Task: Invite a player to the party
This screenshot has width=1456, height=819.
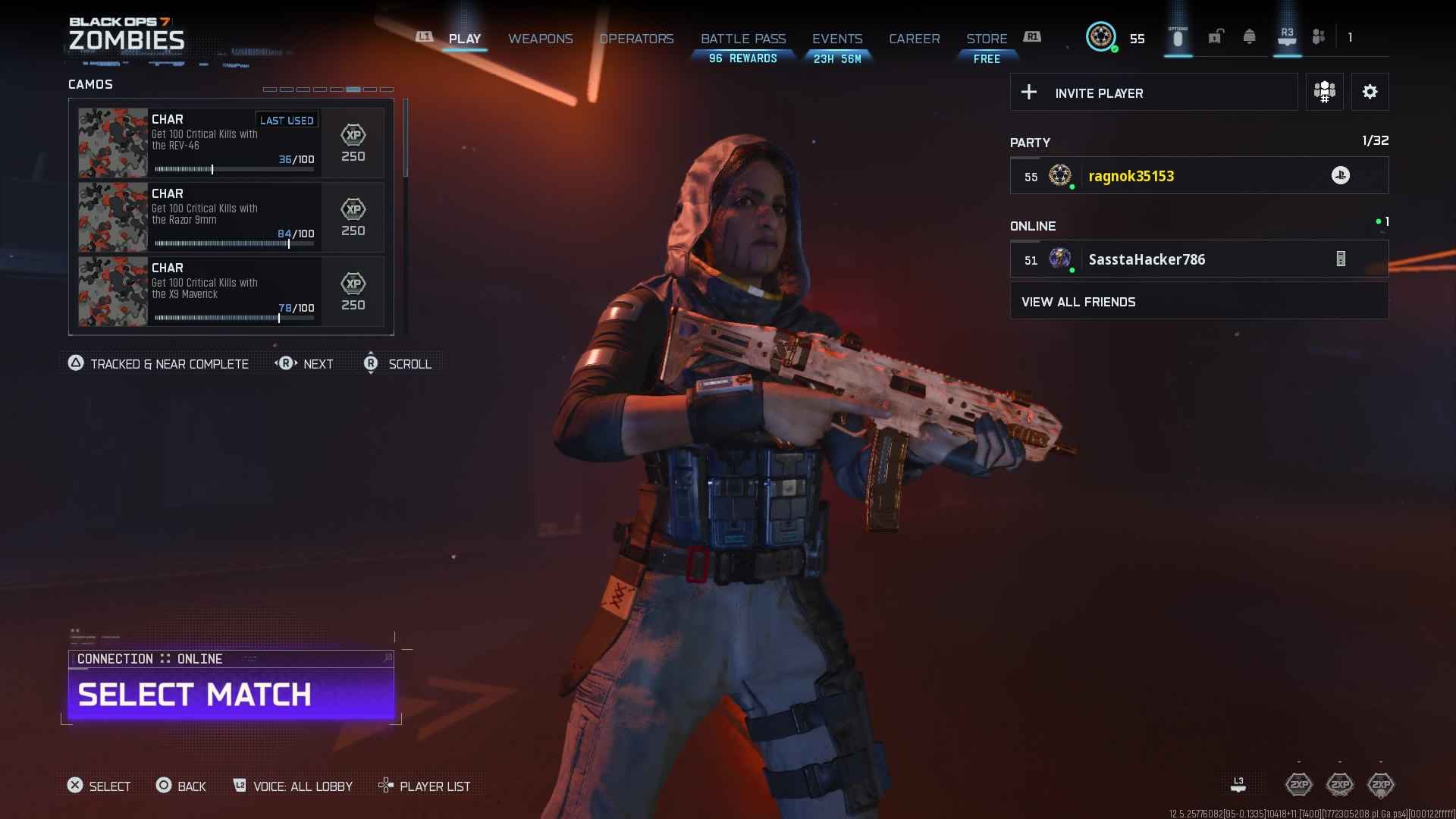Action: [1153, 93]
